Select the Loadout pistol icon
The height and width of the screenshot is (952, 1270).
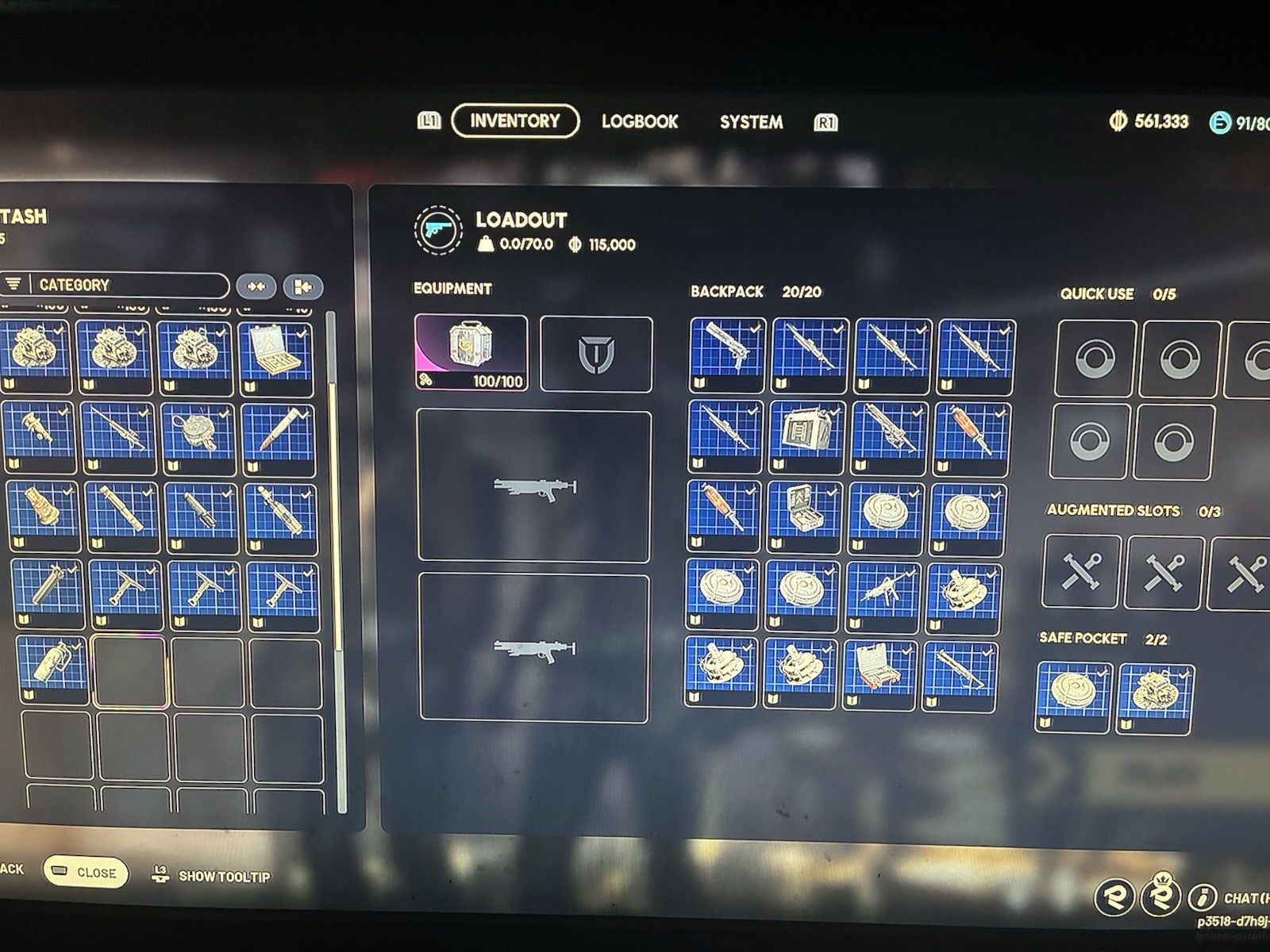pyautogui.click(x=437, y=231)
